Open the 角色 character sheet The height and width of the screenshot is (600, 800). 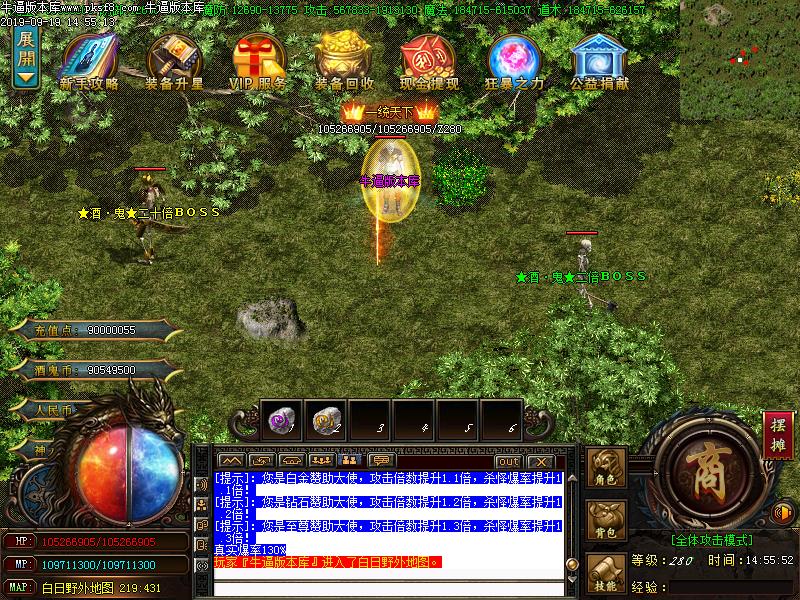point(607,469)
